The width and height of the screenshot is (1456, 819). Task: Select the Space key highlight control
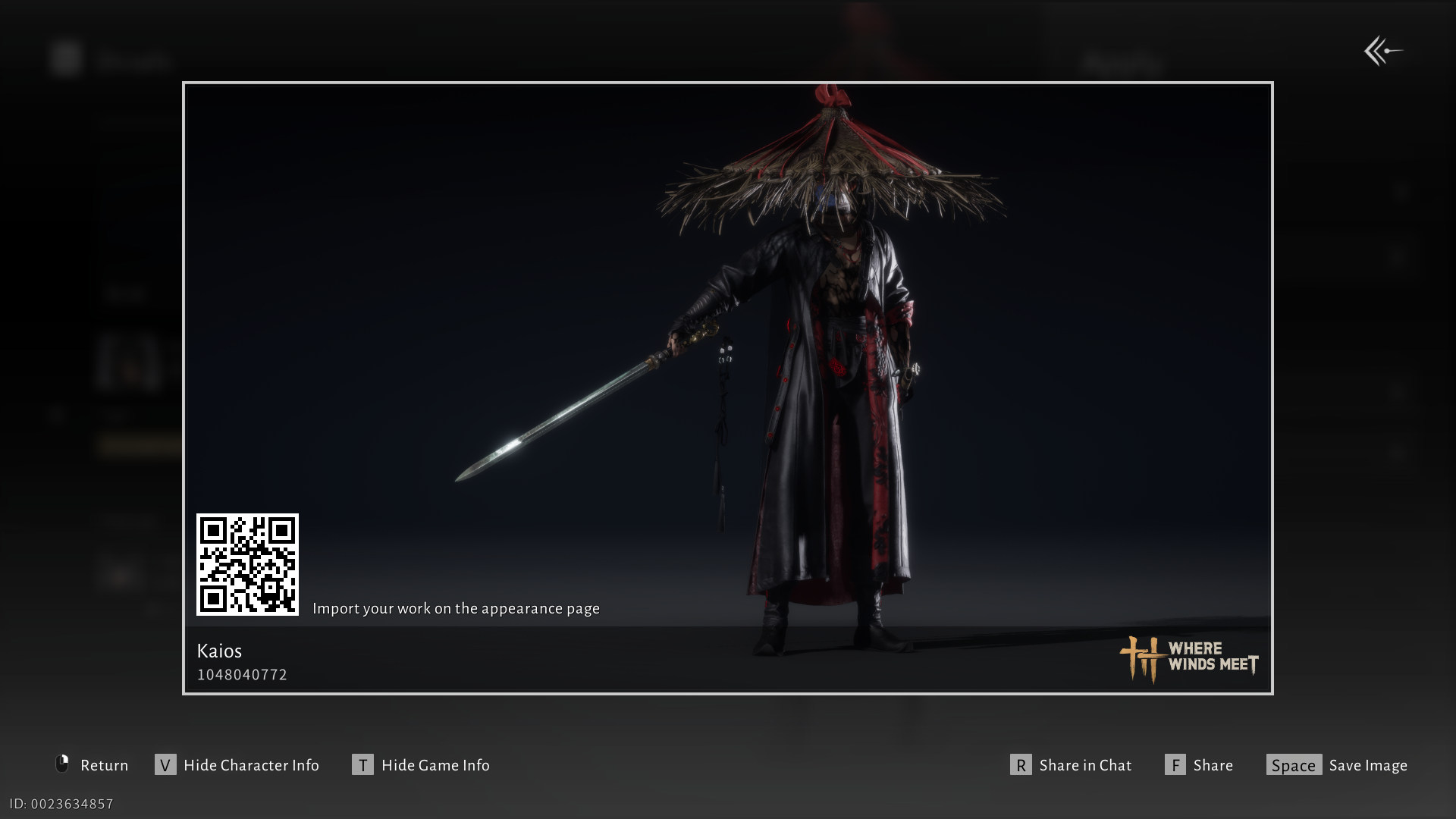click(1294, 765)
